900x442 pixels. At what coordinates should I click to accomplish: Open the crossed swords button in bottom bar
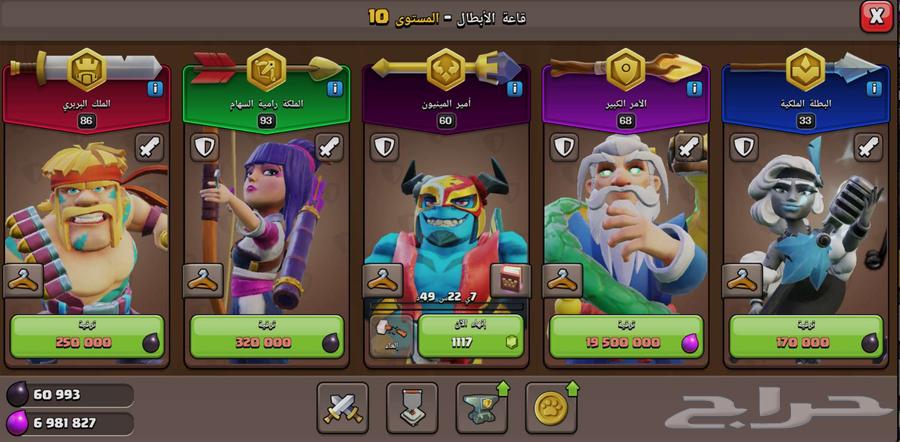pos(343,406)
